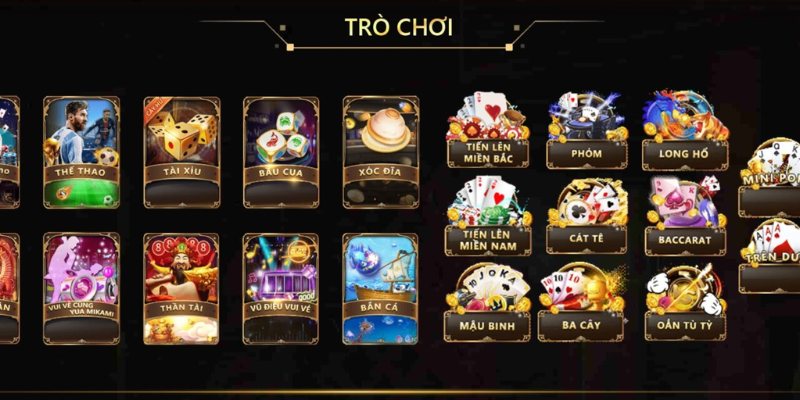Select the Cát Tê game tile
The width and height of the screenshot is (800, 400).
[585, 216]
